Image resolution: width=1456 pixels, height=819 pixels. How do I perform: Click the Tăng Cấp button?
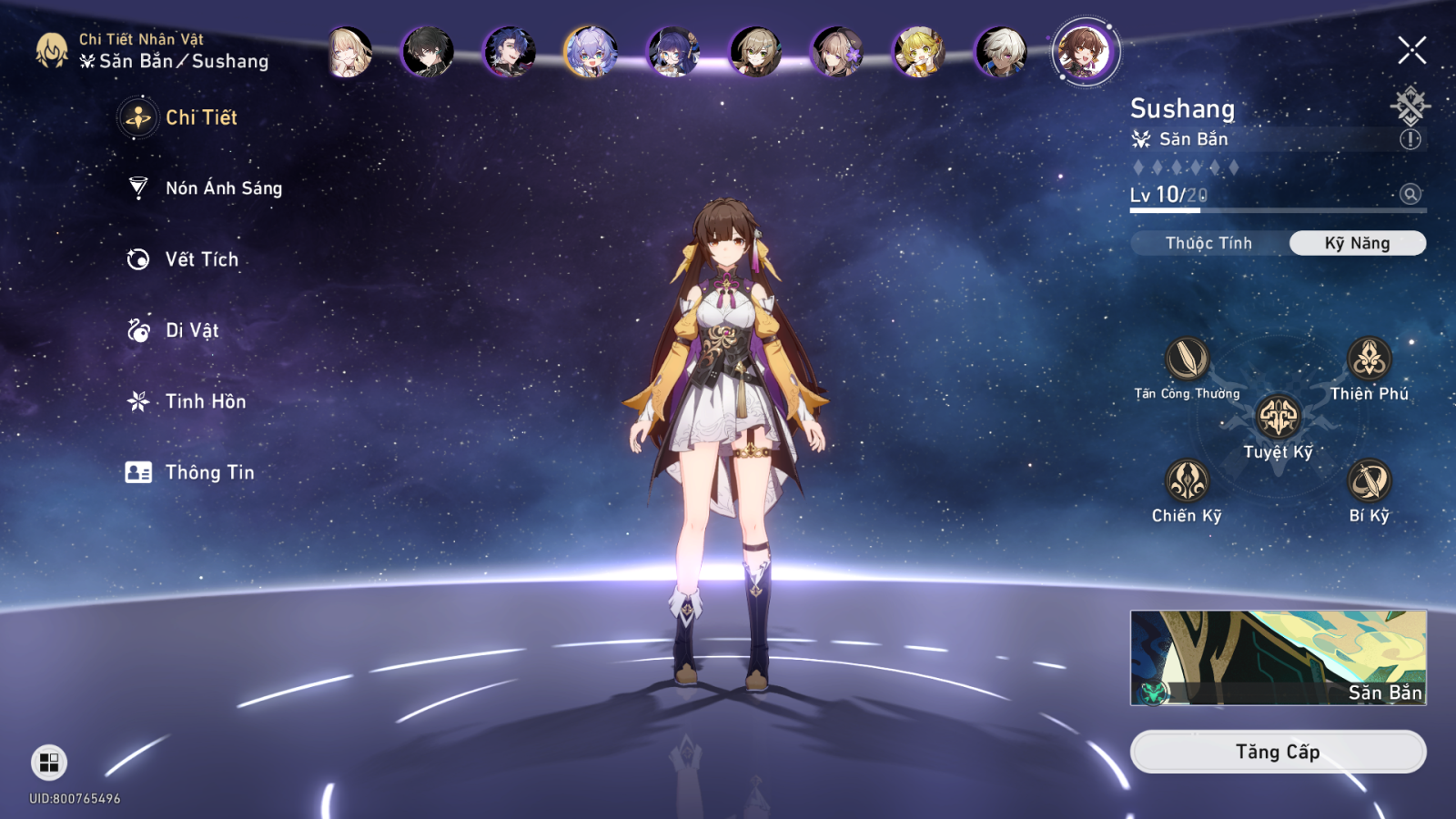coord(1278,752)
